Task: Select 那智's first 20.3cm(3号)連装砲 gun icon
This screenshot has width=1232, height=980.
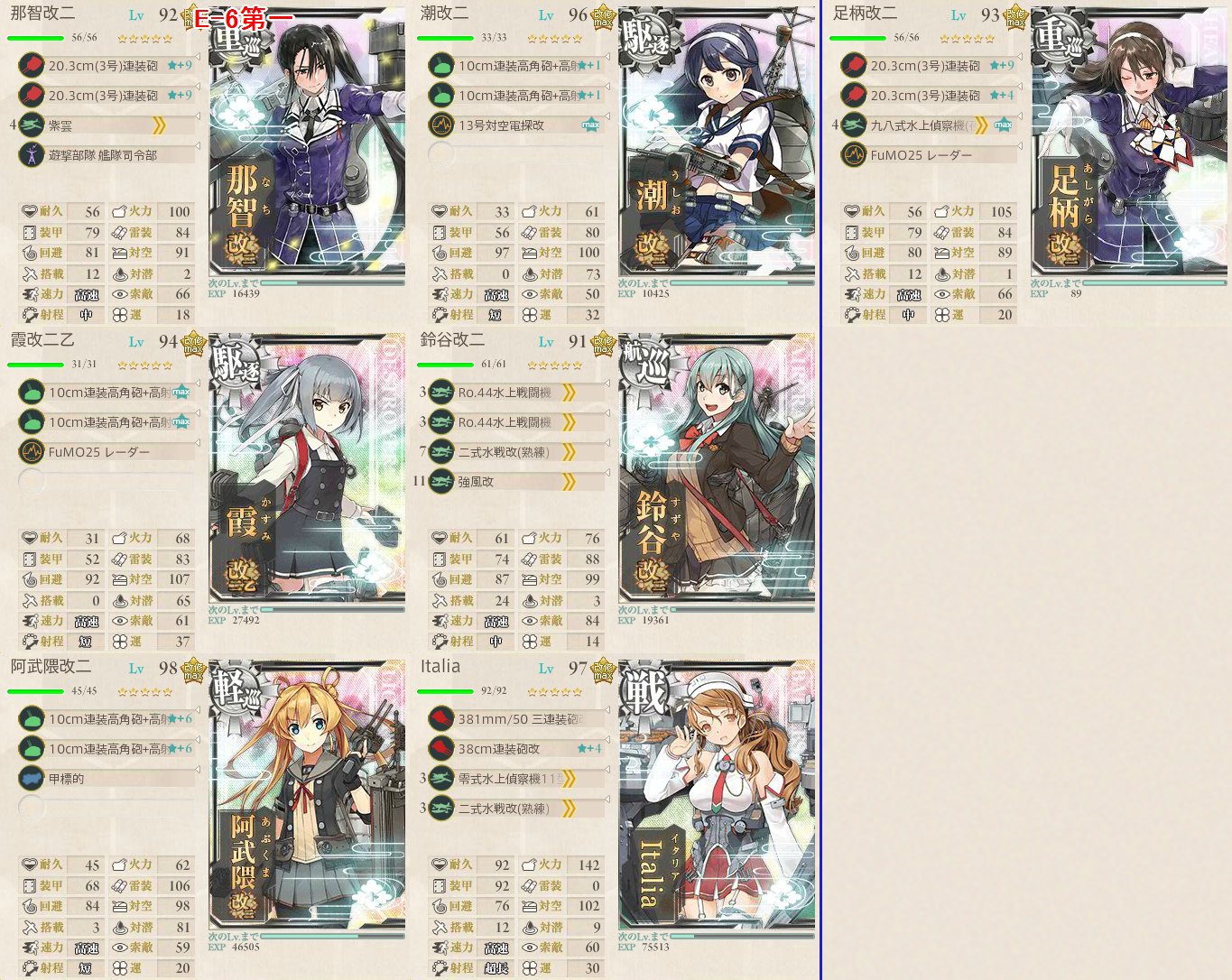Action: 33,65
